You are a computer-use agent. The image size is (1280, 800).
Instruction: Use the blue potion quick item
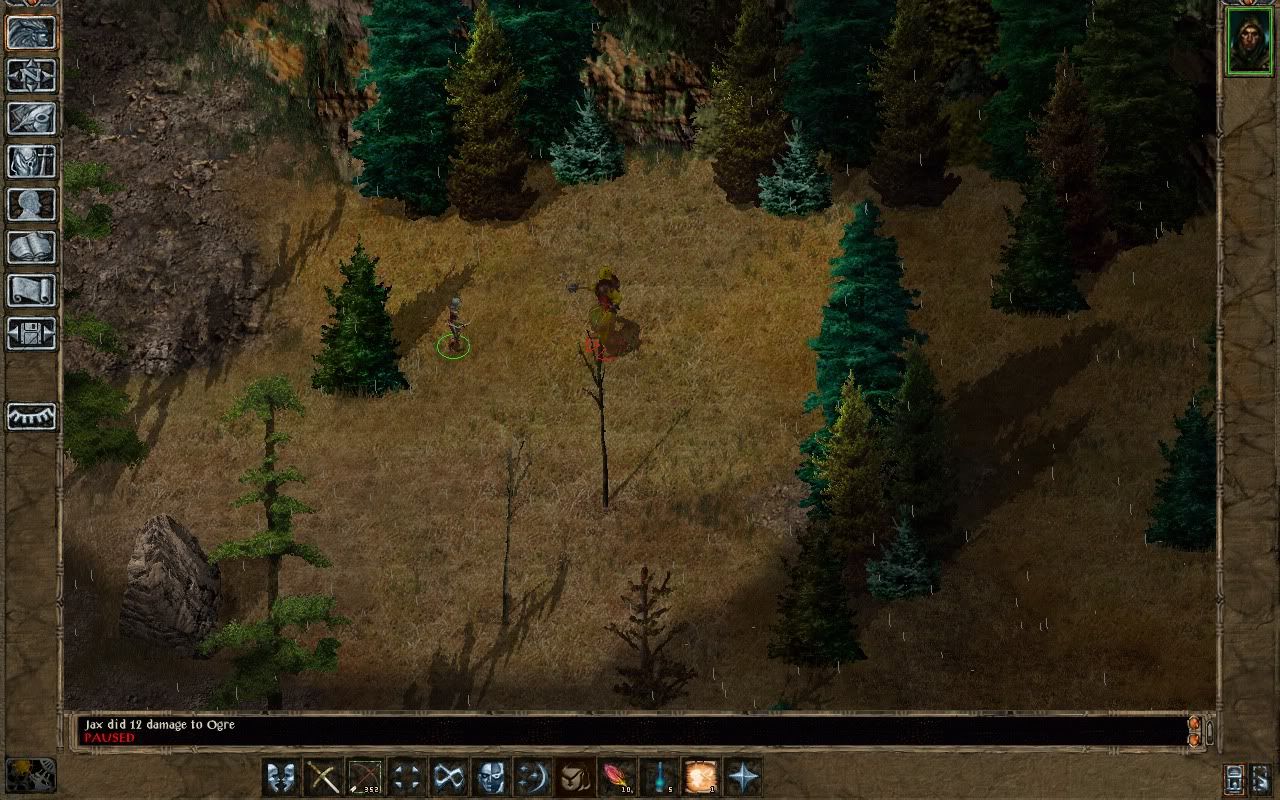pos(659,777)
